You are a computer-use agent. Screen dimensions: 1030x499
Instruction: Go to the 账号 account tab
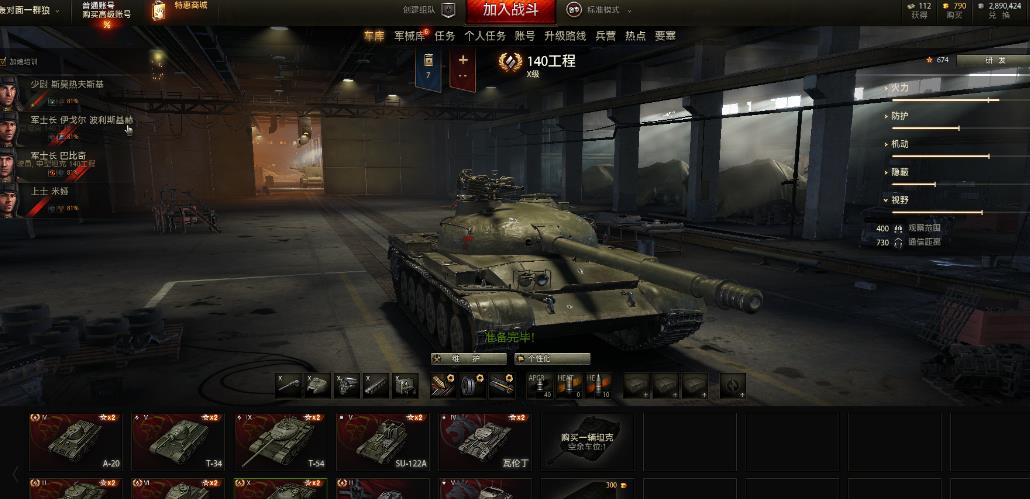525,36
